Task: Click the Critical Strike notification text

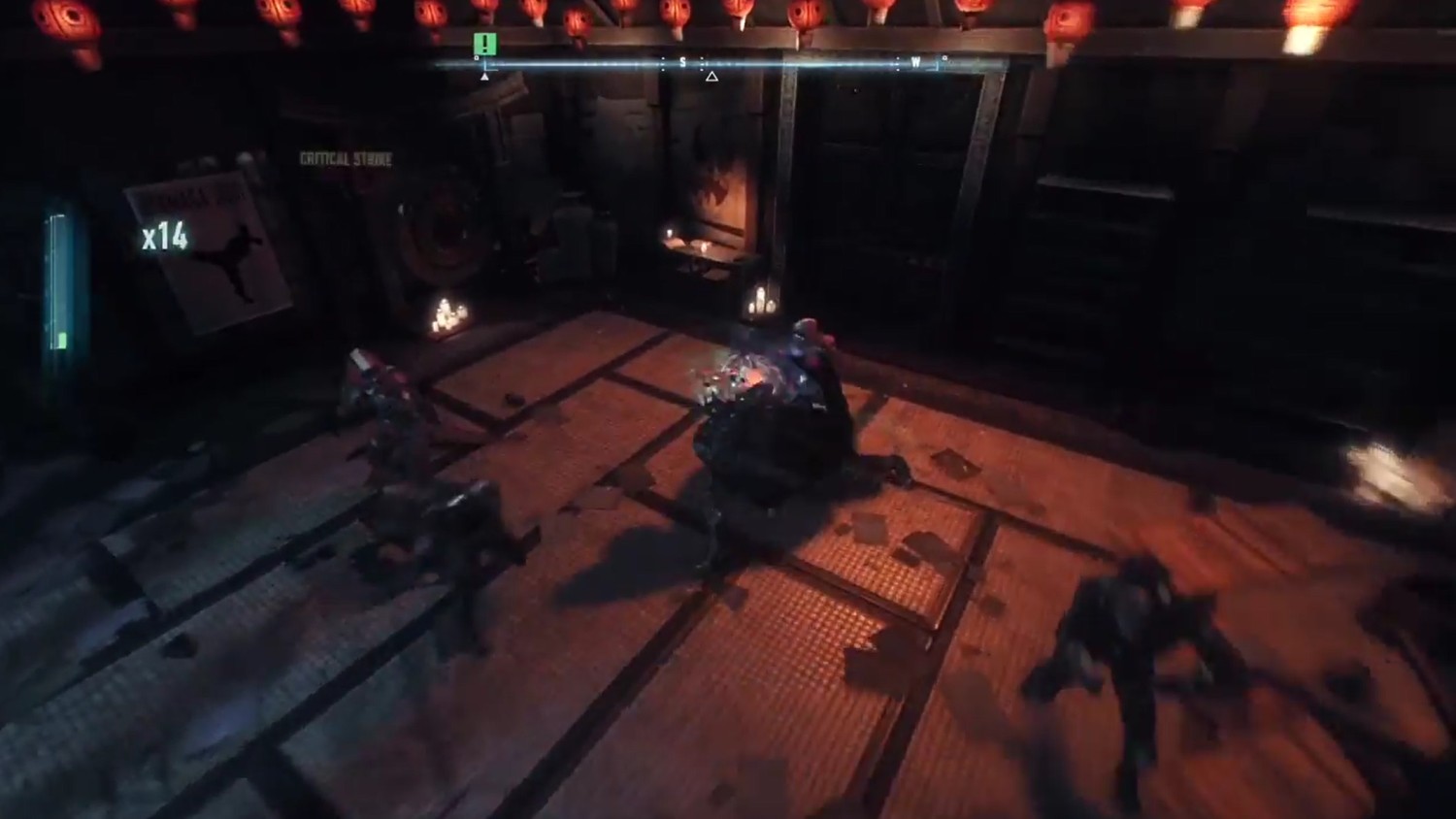Action: coord(345,156)
